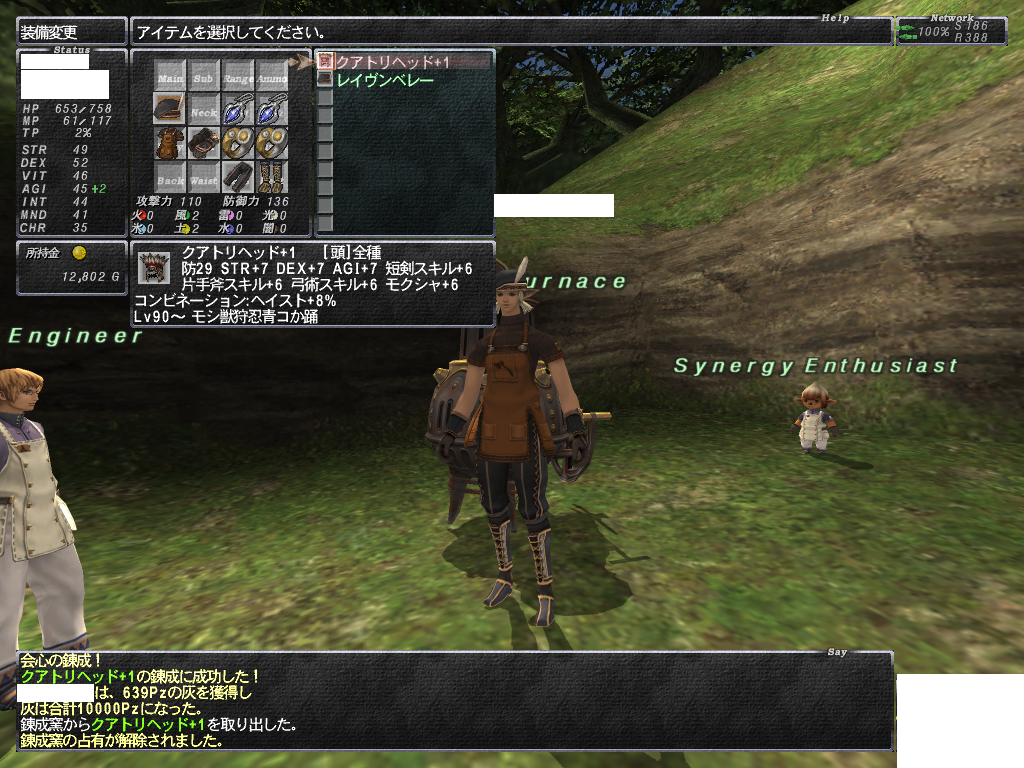Select the brown apron body slot
This screenshot has width=1024, height=768.
170,143
